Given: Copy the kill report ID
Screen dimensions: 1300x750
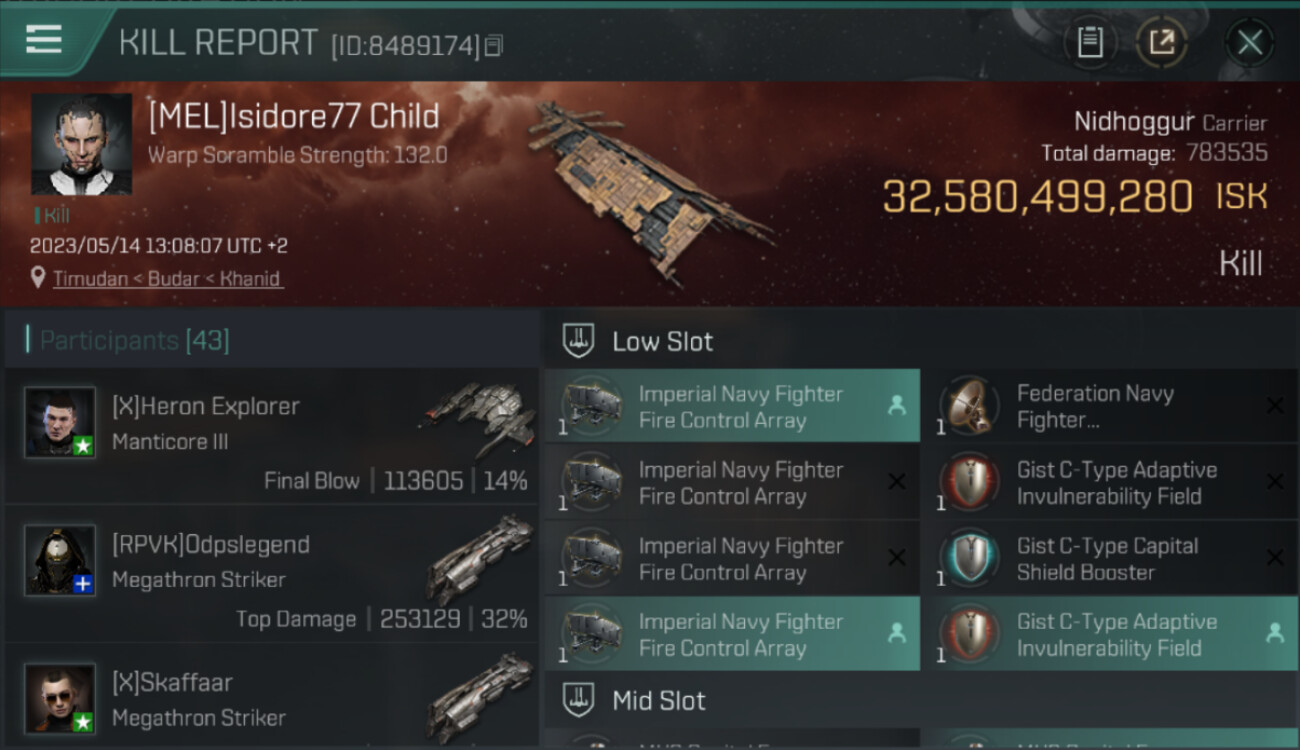Looking at the screenshot, I should click(495, 45).
